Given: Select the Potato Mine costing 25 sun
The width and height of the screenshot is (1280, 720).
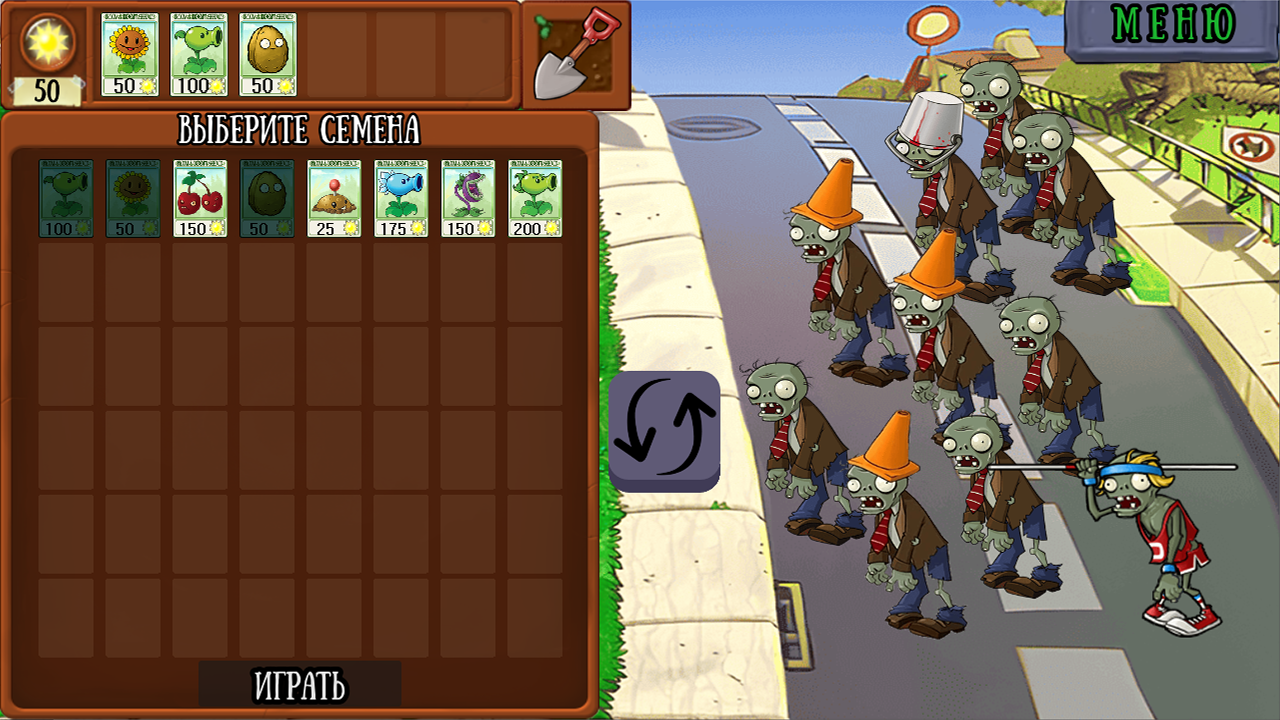Looking at the screenshot, I should pyautogui.click(x=336, y=200).
